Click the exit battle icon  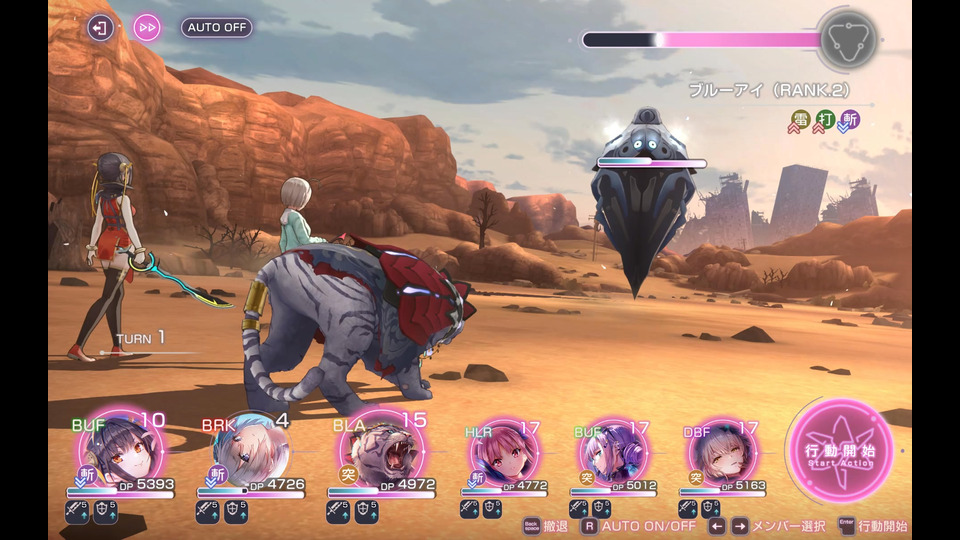[x=101, y=27]
